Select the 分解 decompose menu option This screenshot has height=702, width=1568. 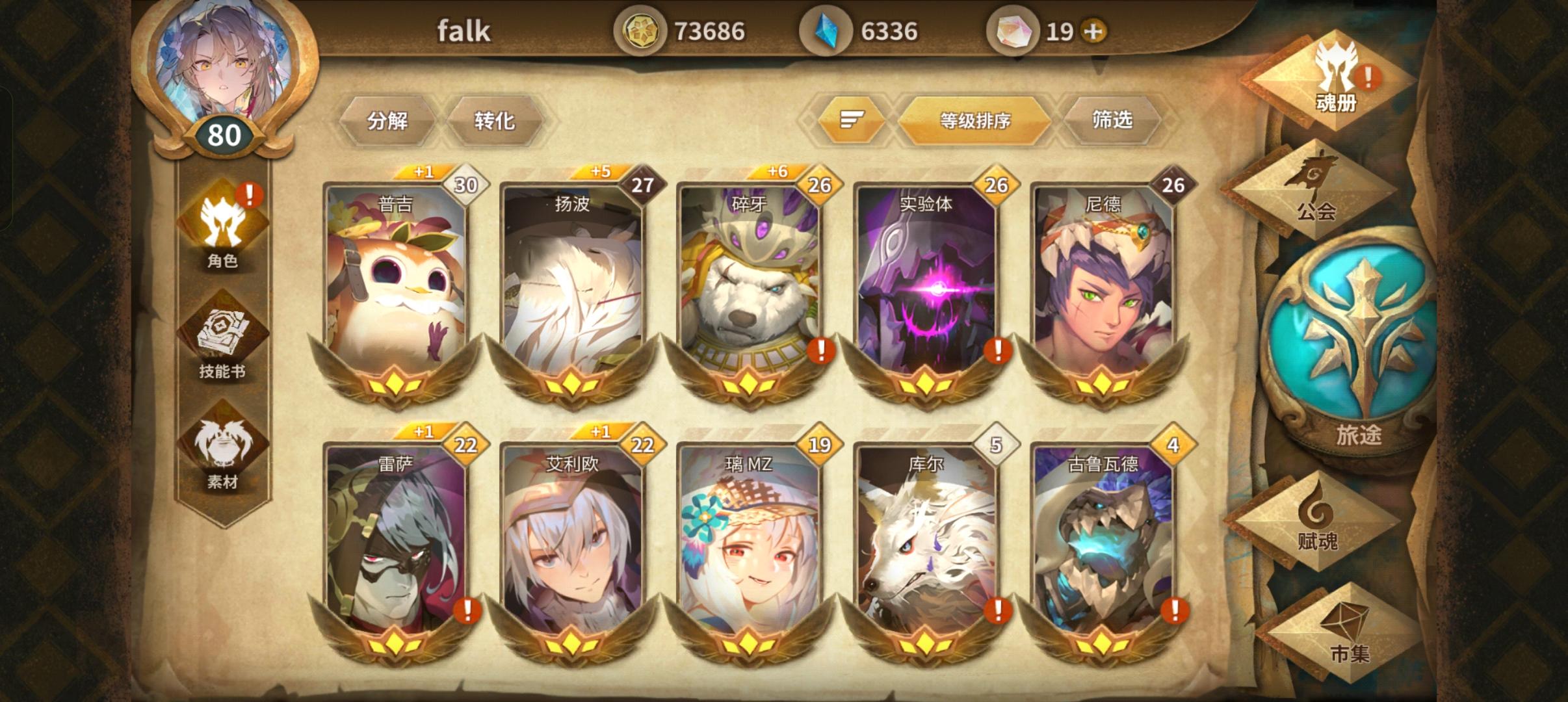point(389,120)
